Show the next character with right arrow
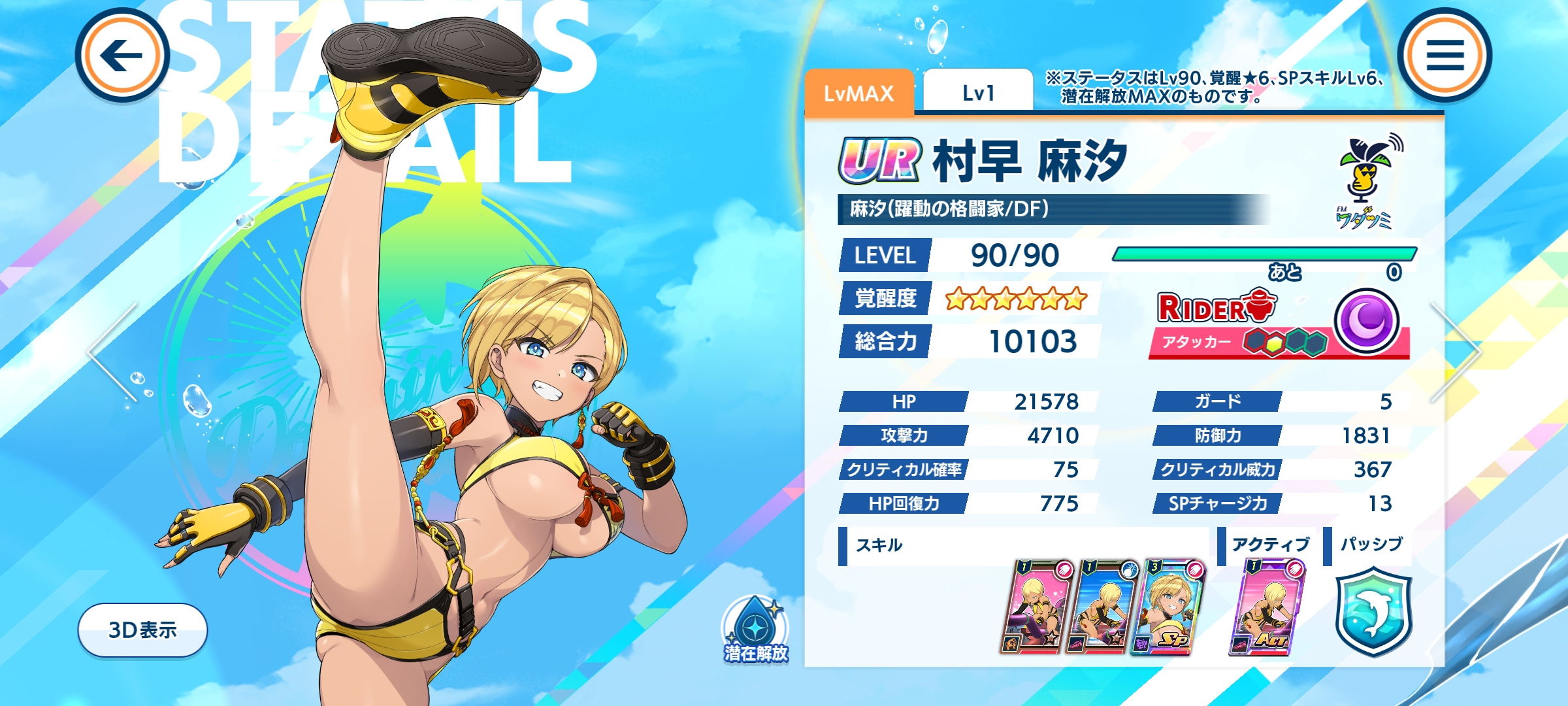1568x706 pixels. [1456, 352]
